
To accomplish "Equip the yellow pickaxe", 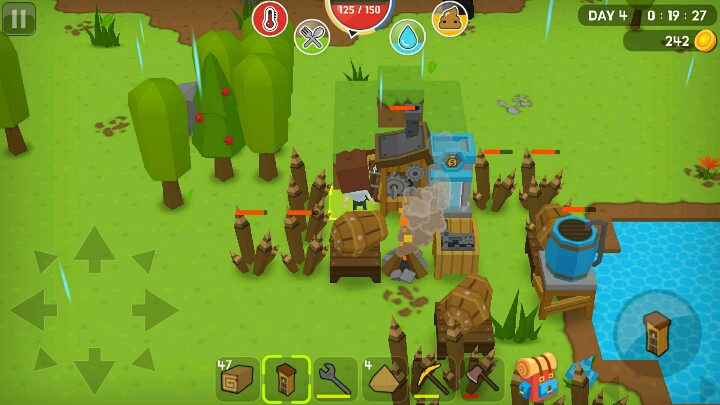I will coord(433,379).
